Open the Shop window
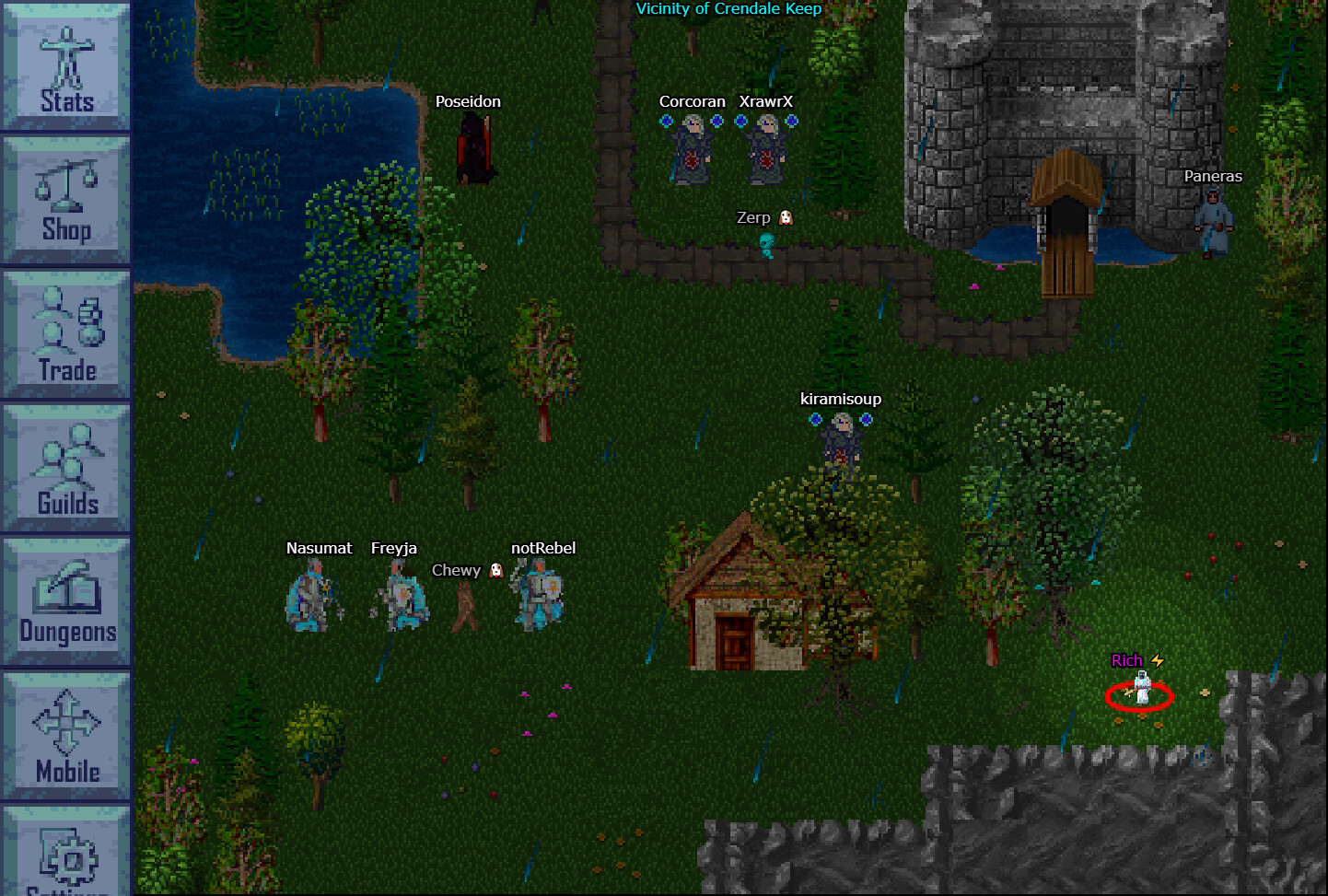 click(64, 198)
